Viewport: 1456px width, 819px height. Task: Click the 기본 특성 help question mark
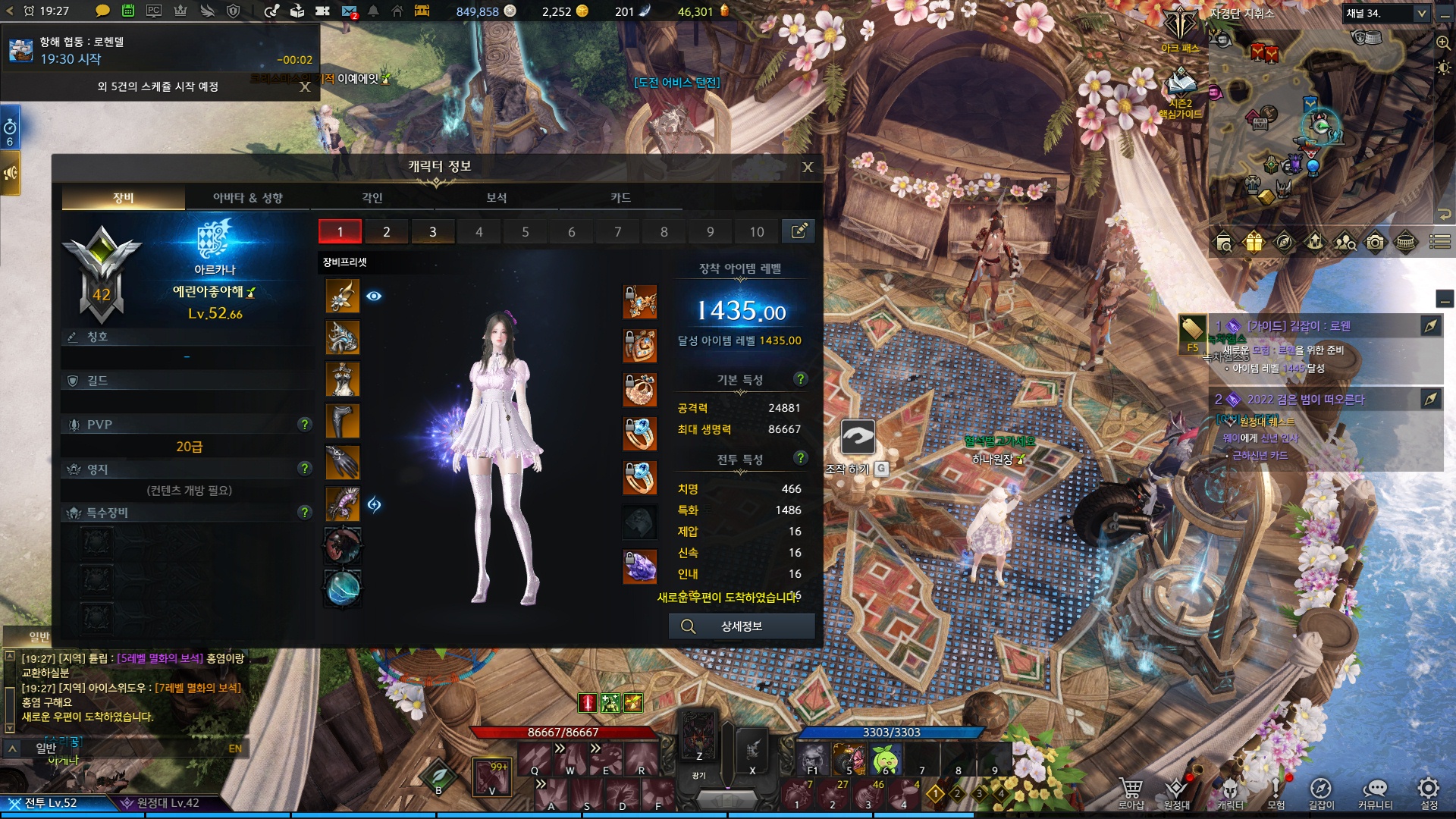point(800,379)
